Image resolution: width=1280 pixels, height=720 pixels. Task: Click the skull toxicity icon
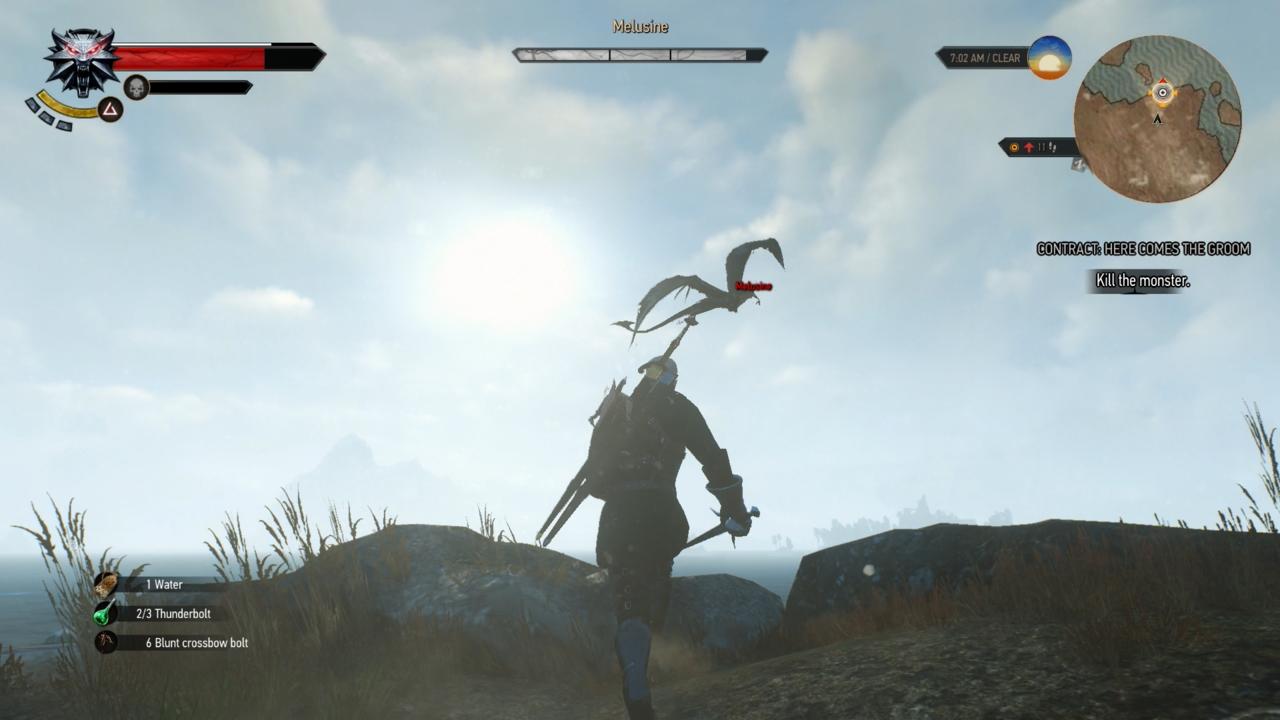pyautogui.click(x=136, y=88)
